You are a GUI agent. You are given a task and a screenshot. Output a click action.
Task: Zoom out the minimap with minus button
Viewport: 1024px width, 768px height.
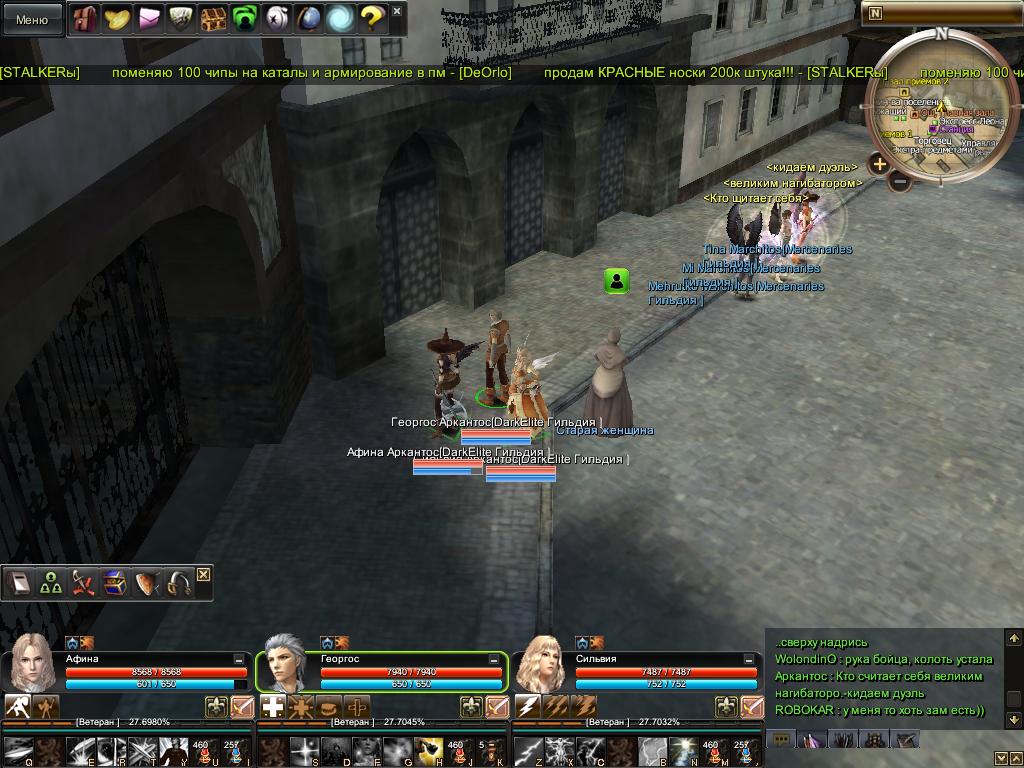pos(900,181)
